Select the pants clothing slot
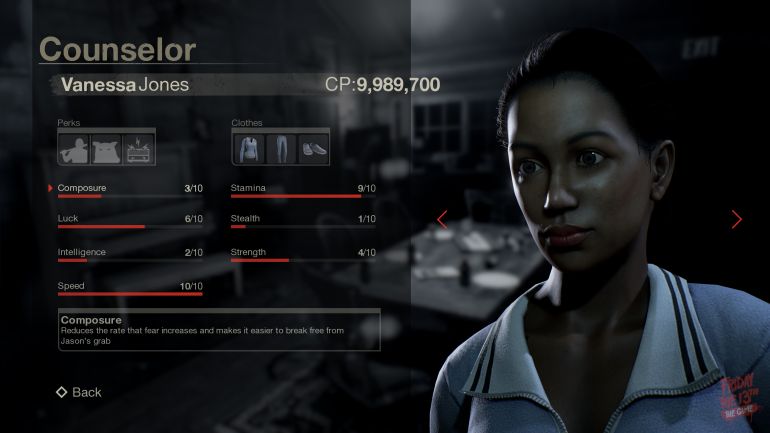 (x=280, y=148)
